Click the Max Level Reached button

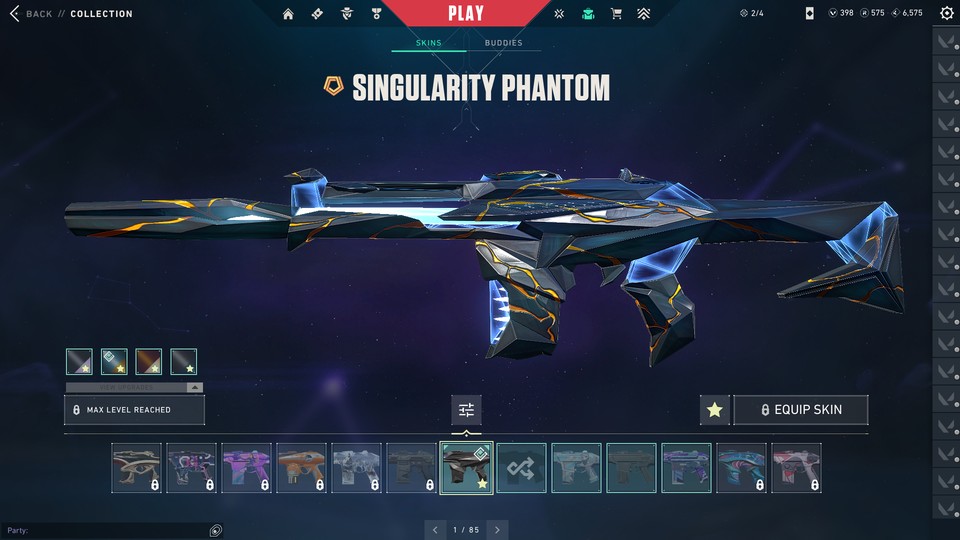click(134, 410)
